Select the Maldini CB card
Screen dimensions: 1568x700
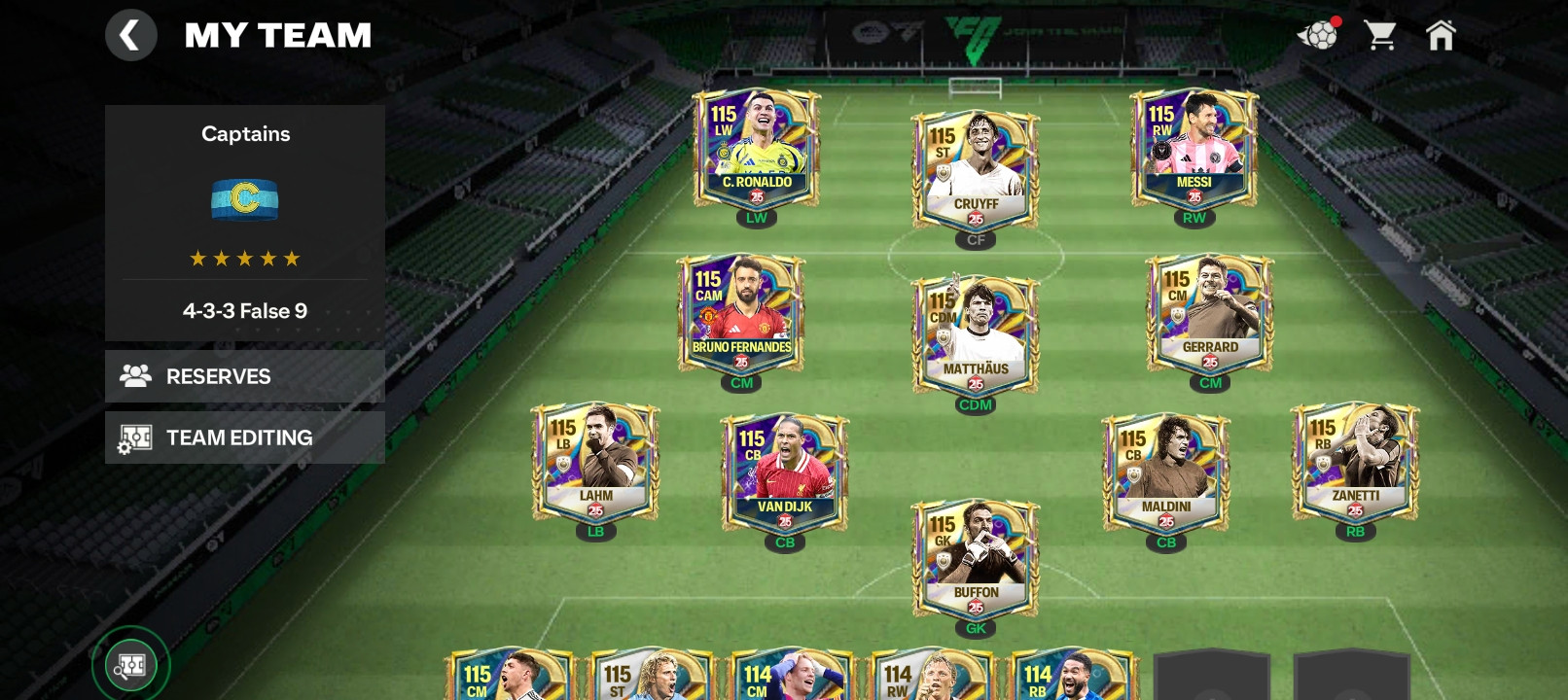pyautogui.click(x=1165, y=475)
